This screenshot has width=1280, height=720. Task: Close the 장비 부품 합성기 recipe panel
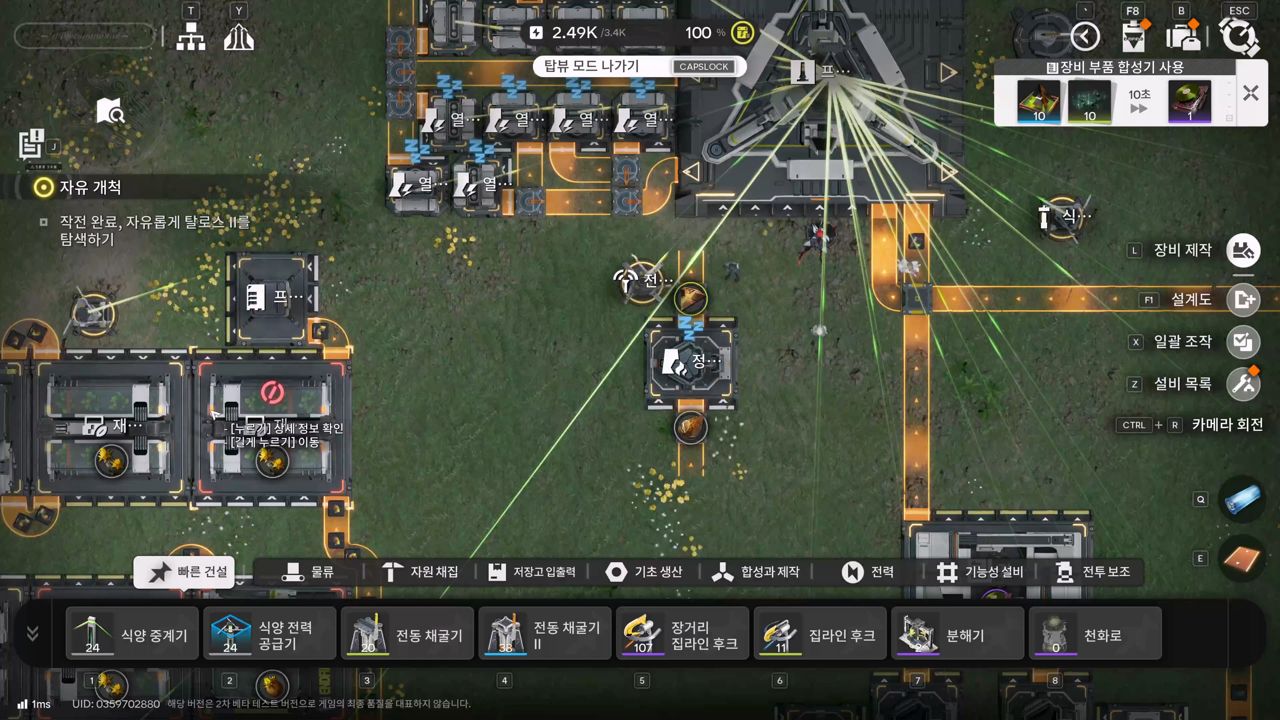tap(1250, 93)
